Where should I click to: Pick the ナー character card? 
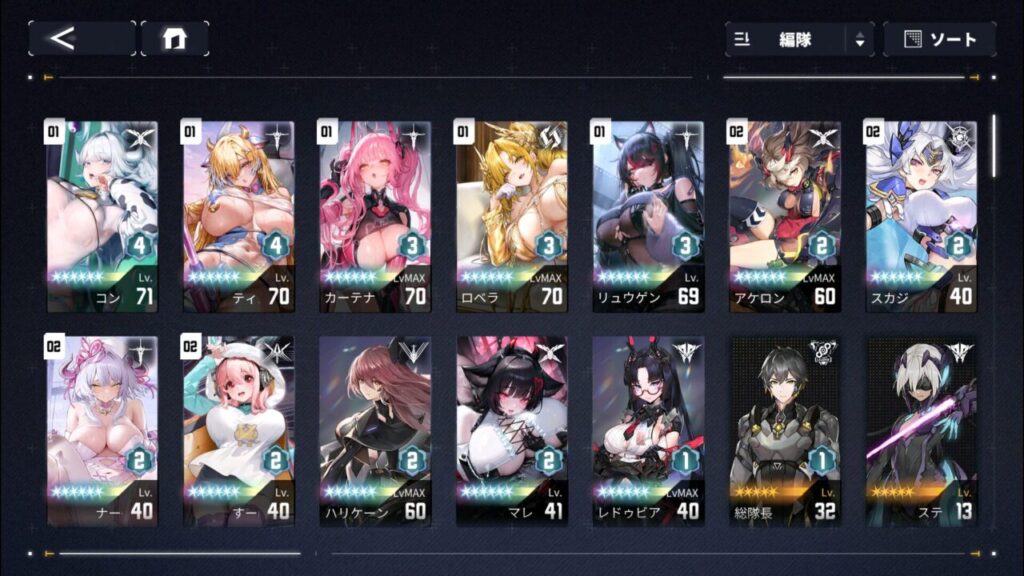tap(102, 431)
